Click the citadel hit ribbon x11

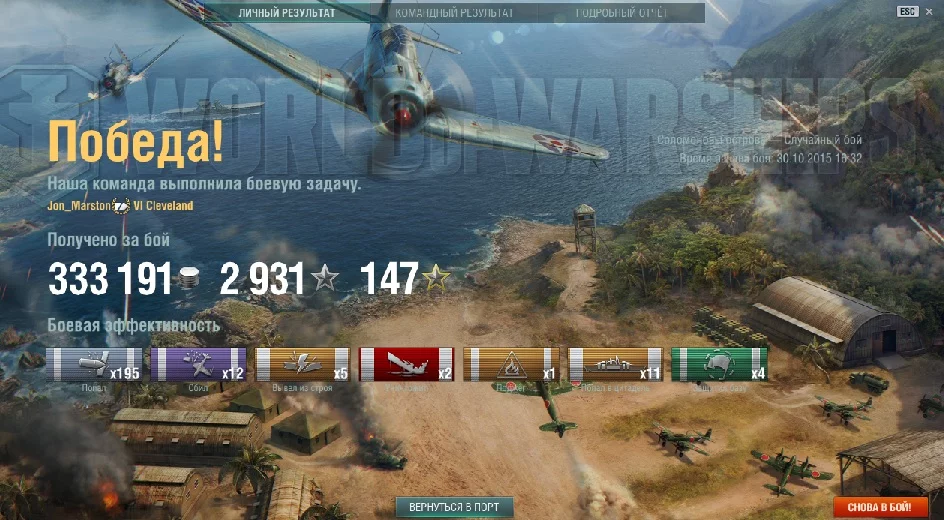615,364
